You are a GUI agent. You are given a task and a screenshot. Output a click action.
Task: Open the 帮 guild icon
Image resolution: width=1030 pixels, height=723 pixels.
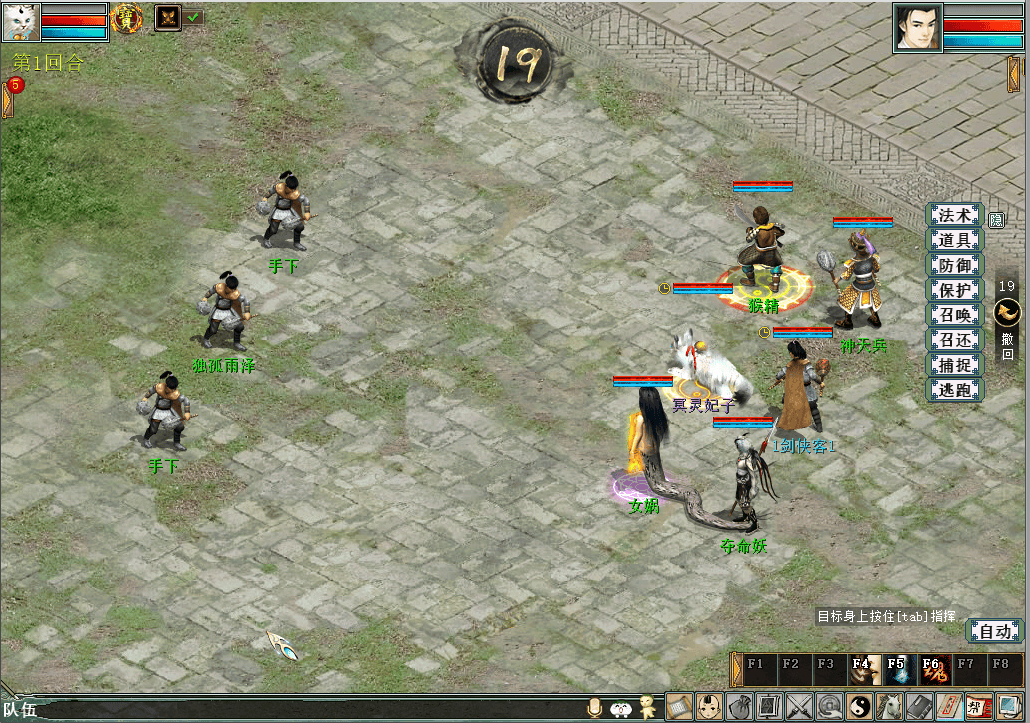[980, 707]
